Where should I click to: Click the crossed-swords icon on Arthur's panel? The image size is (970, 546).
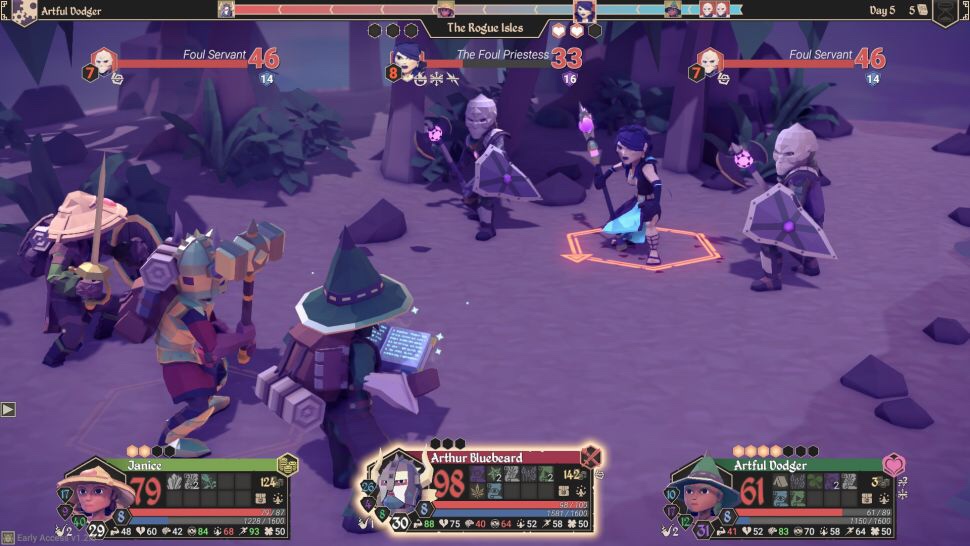[591, 457]
